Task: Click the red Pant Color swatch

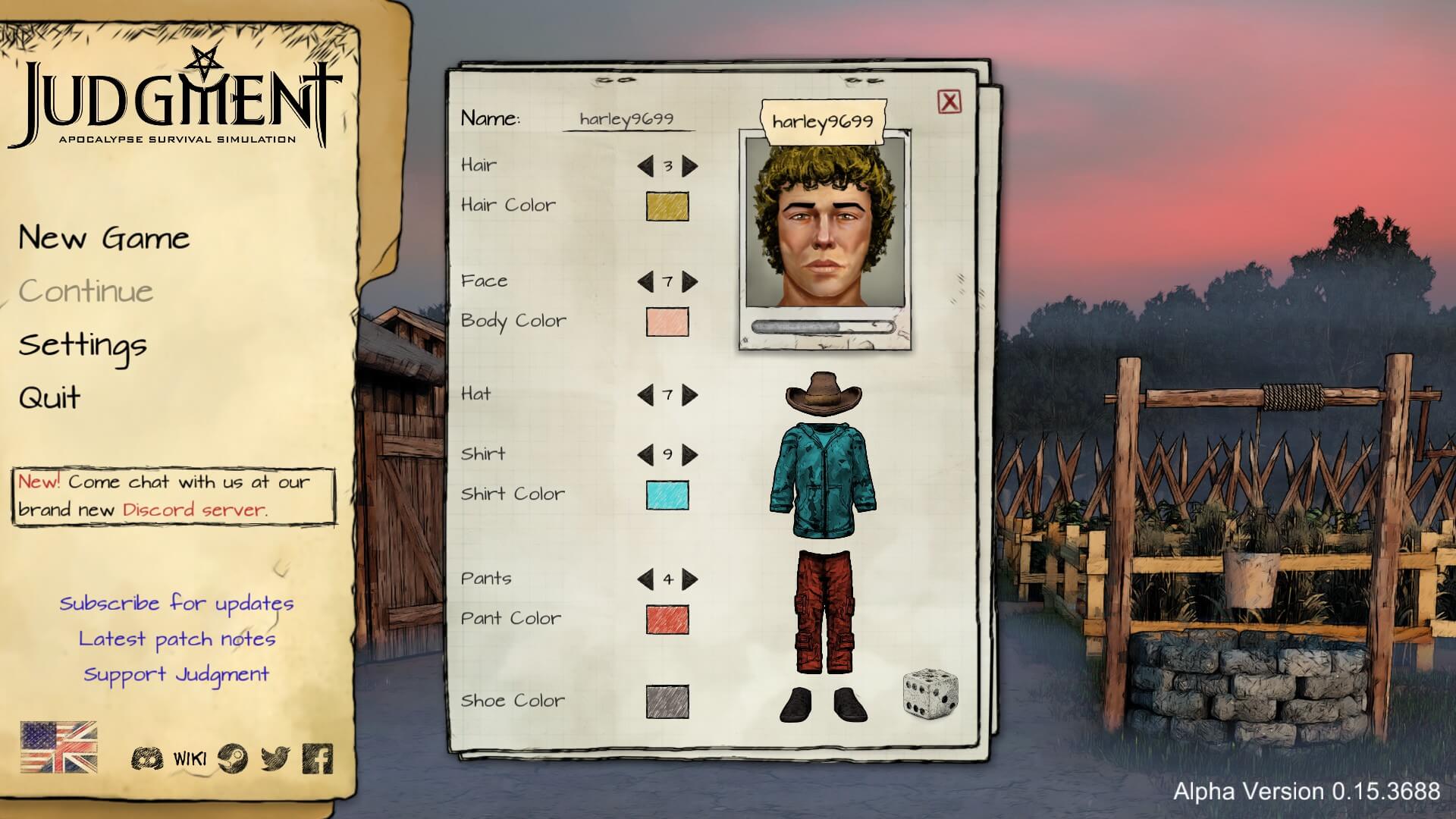Action: 667,620
